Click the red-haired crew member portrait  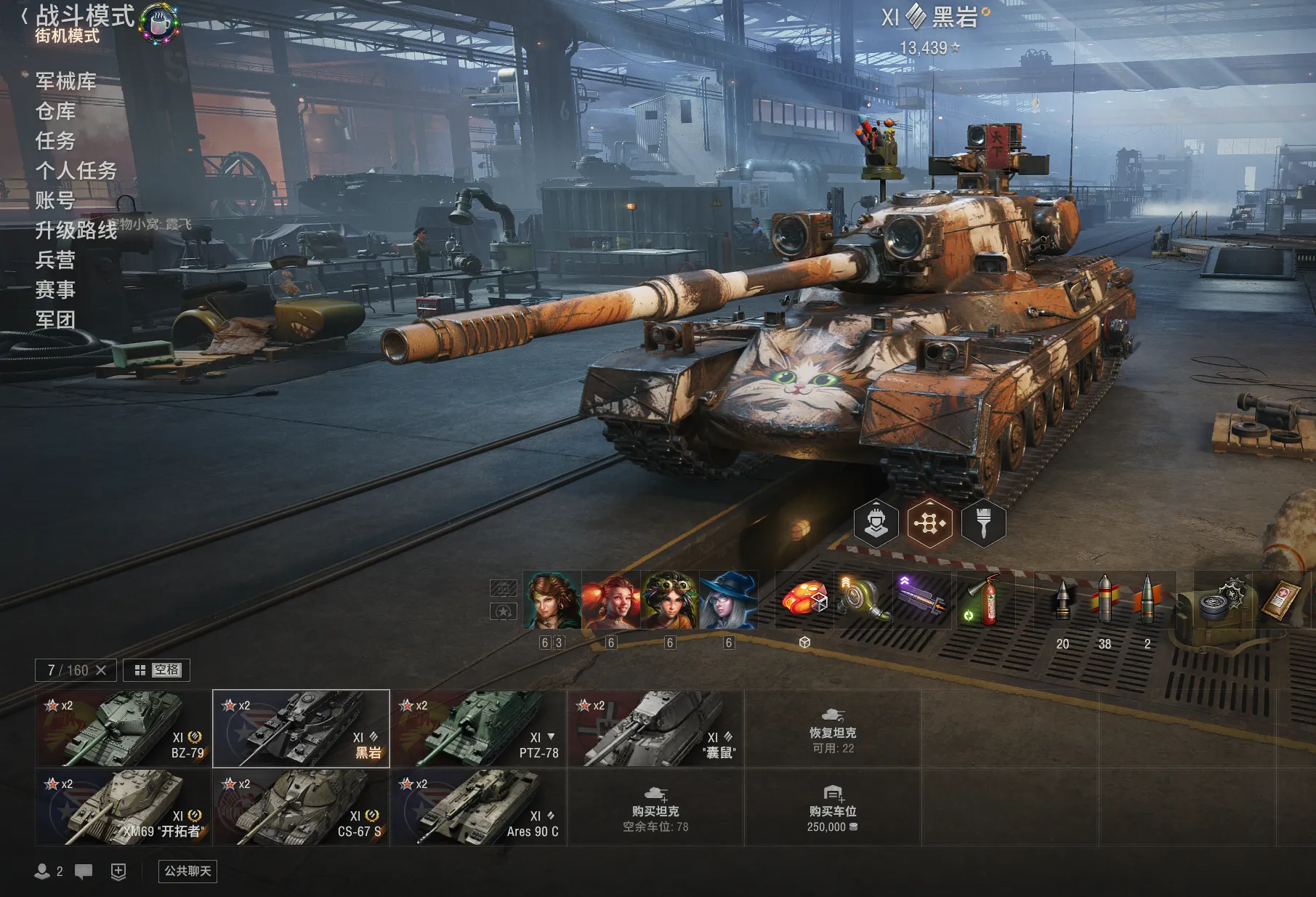tap(610, 600)
